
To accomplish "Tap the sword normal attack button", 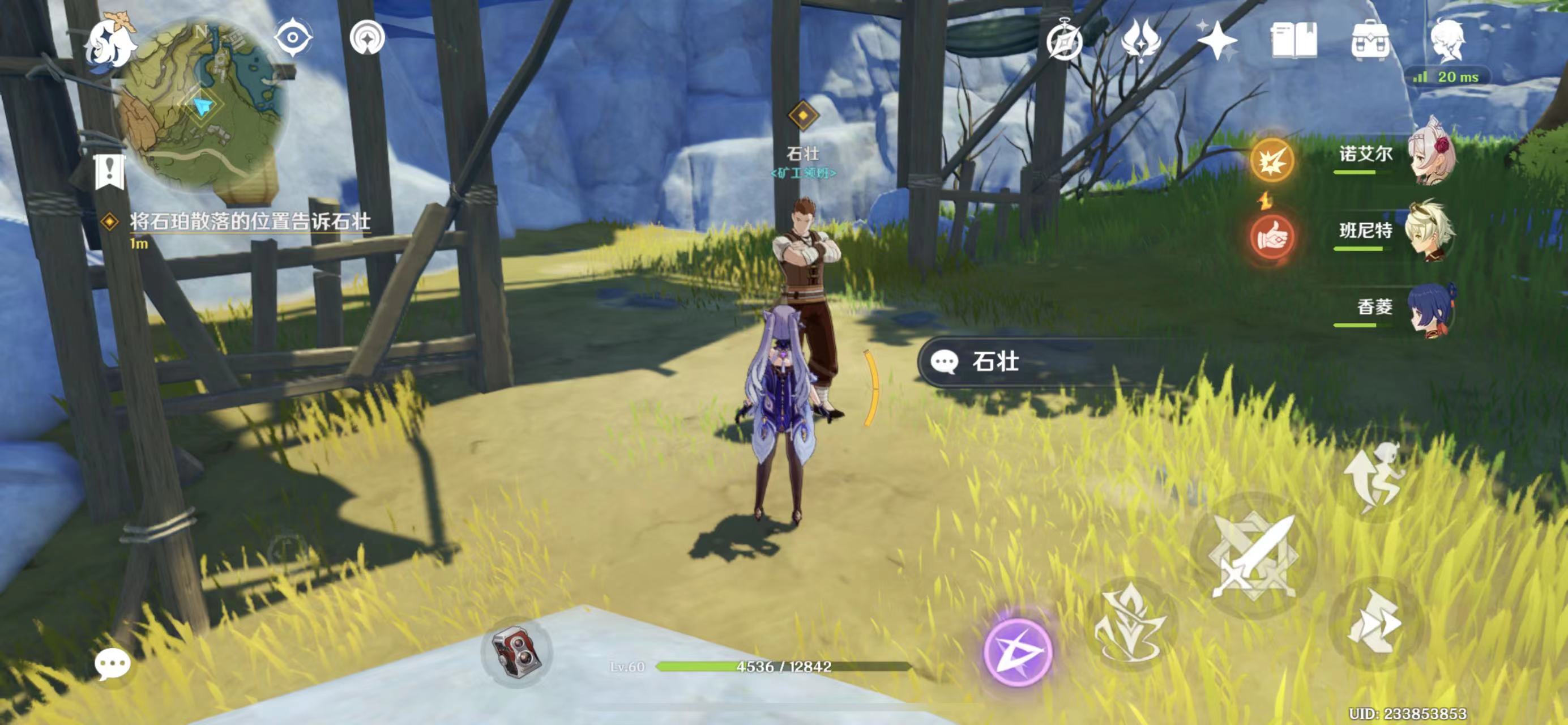I will pos(1254,555).
